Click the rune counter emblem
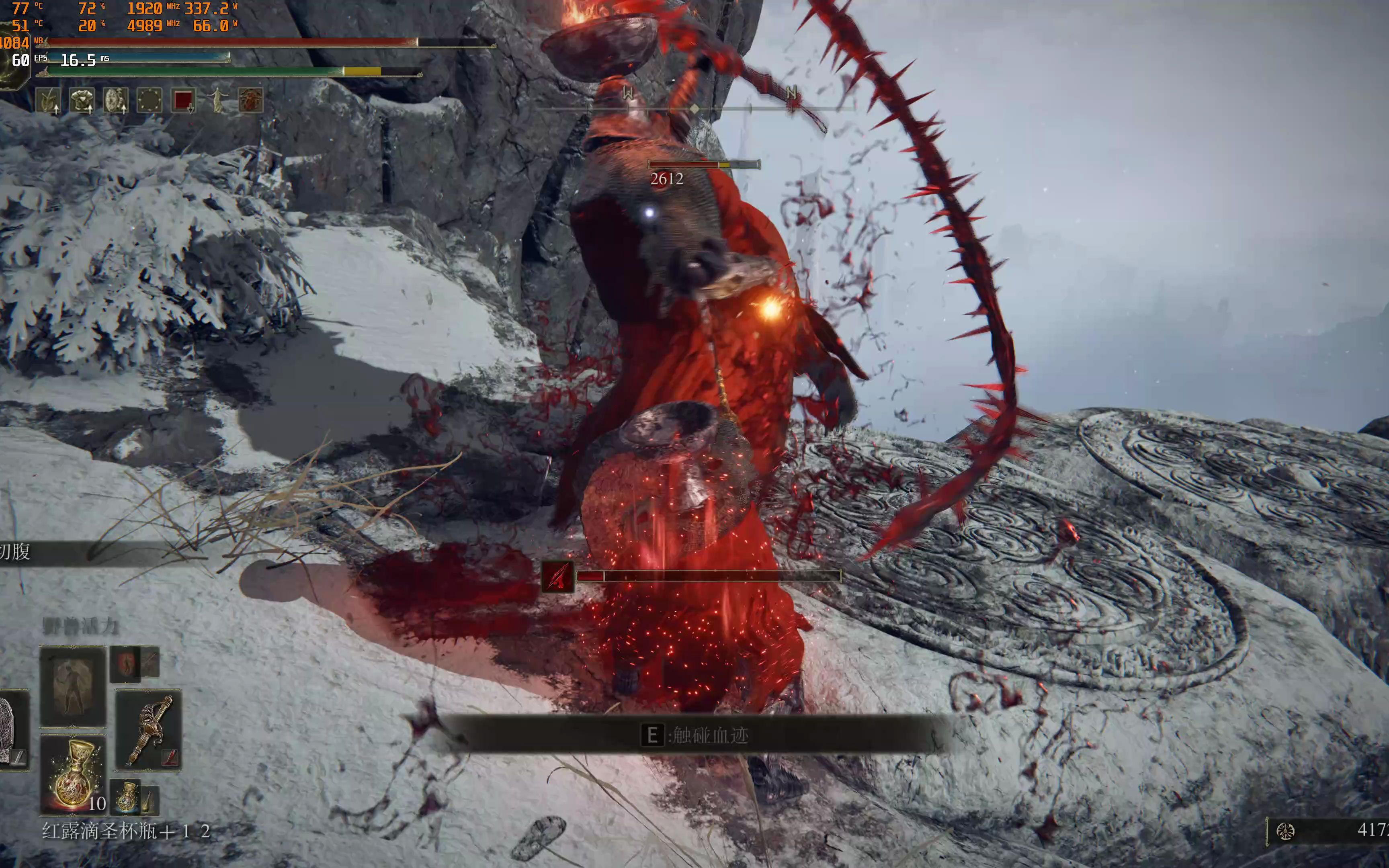This screenshot has height=868, width=1389. pyautogui.click(x=1285, y=831)
